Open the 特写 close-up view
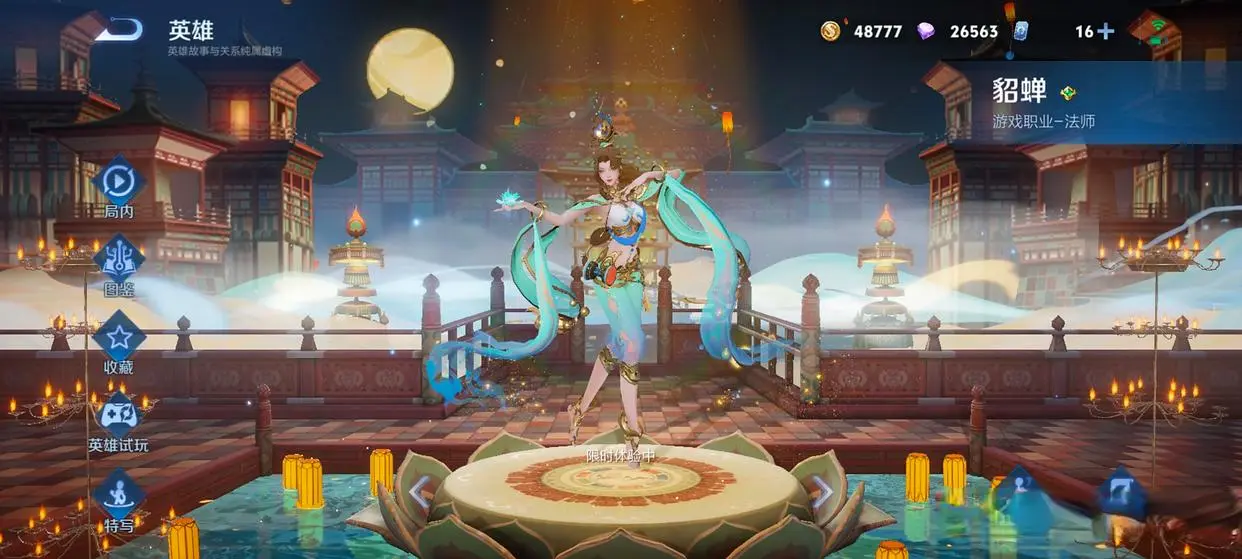Image resolution: width=1242 pixels, height=559 pixels. pos(119,495)
